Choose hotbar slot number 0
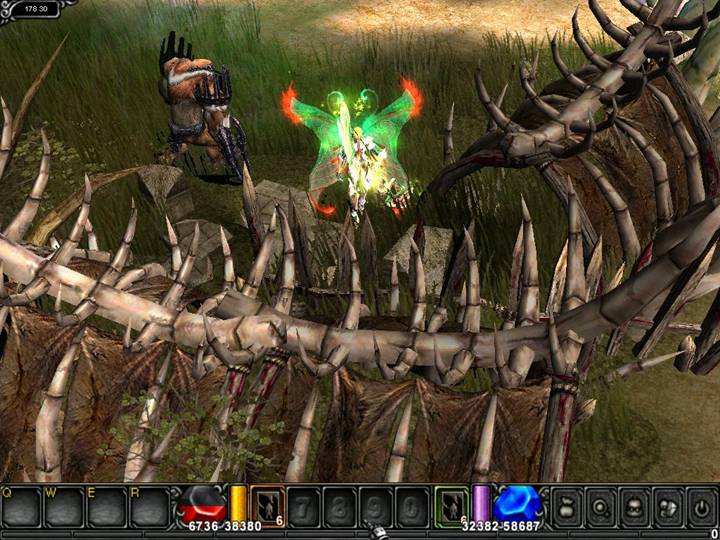 tap(411, 506)
